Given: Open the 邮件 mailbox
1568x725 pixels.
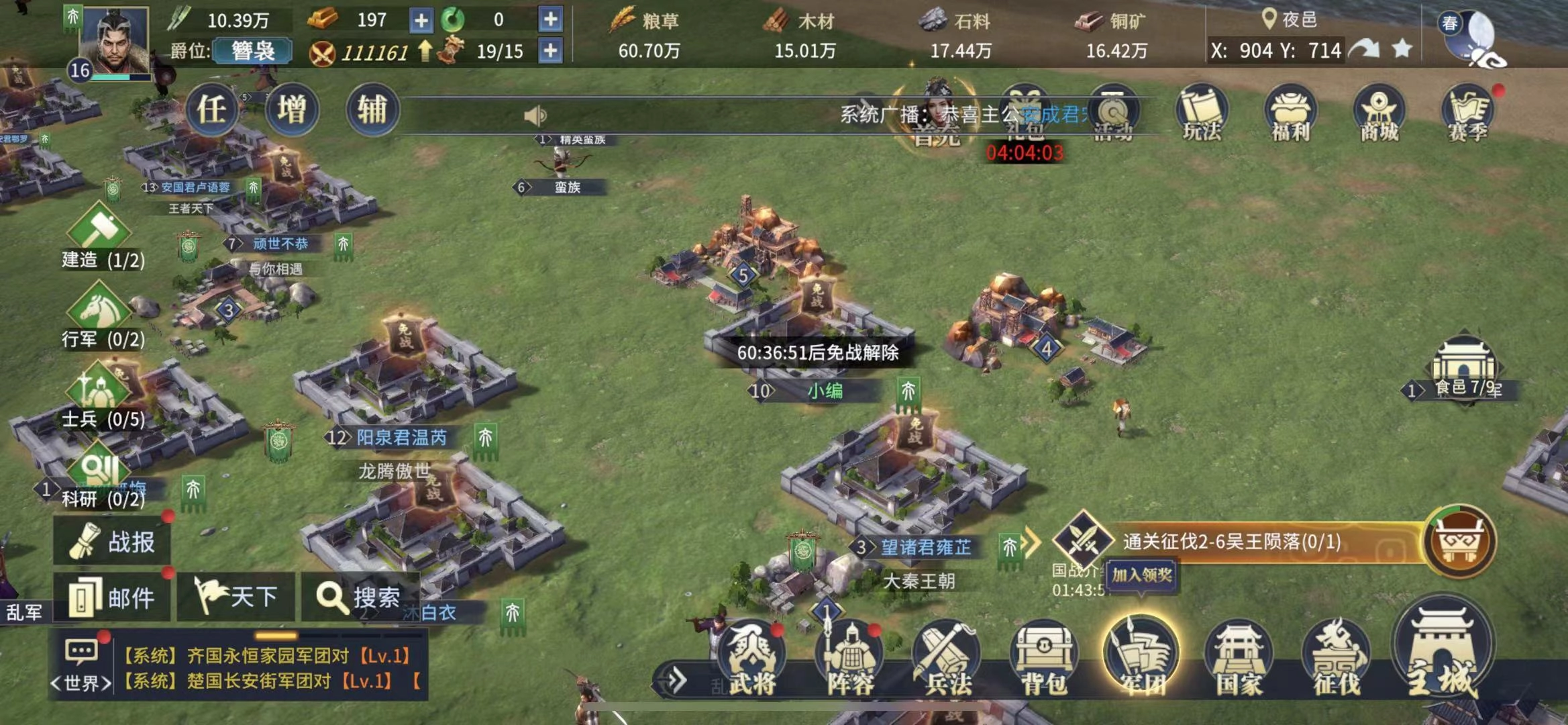Looking at the screenshot, I should pos(111,597).
